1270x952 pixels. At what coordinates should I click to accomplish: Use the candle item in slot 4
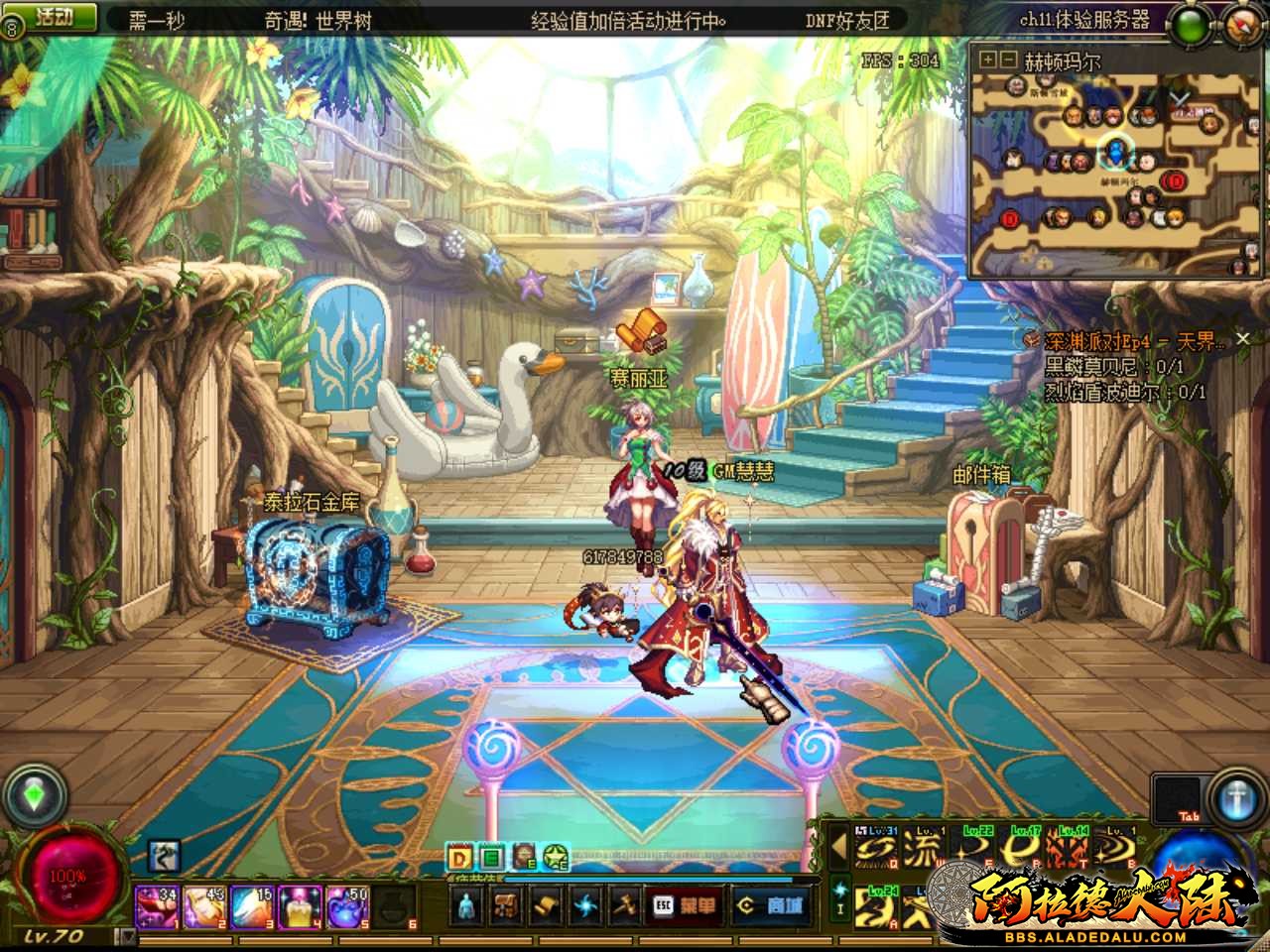pos(302,905)
